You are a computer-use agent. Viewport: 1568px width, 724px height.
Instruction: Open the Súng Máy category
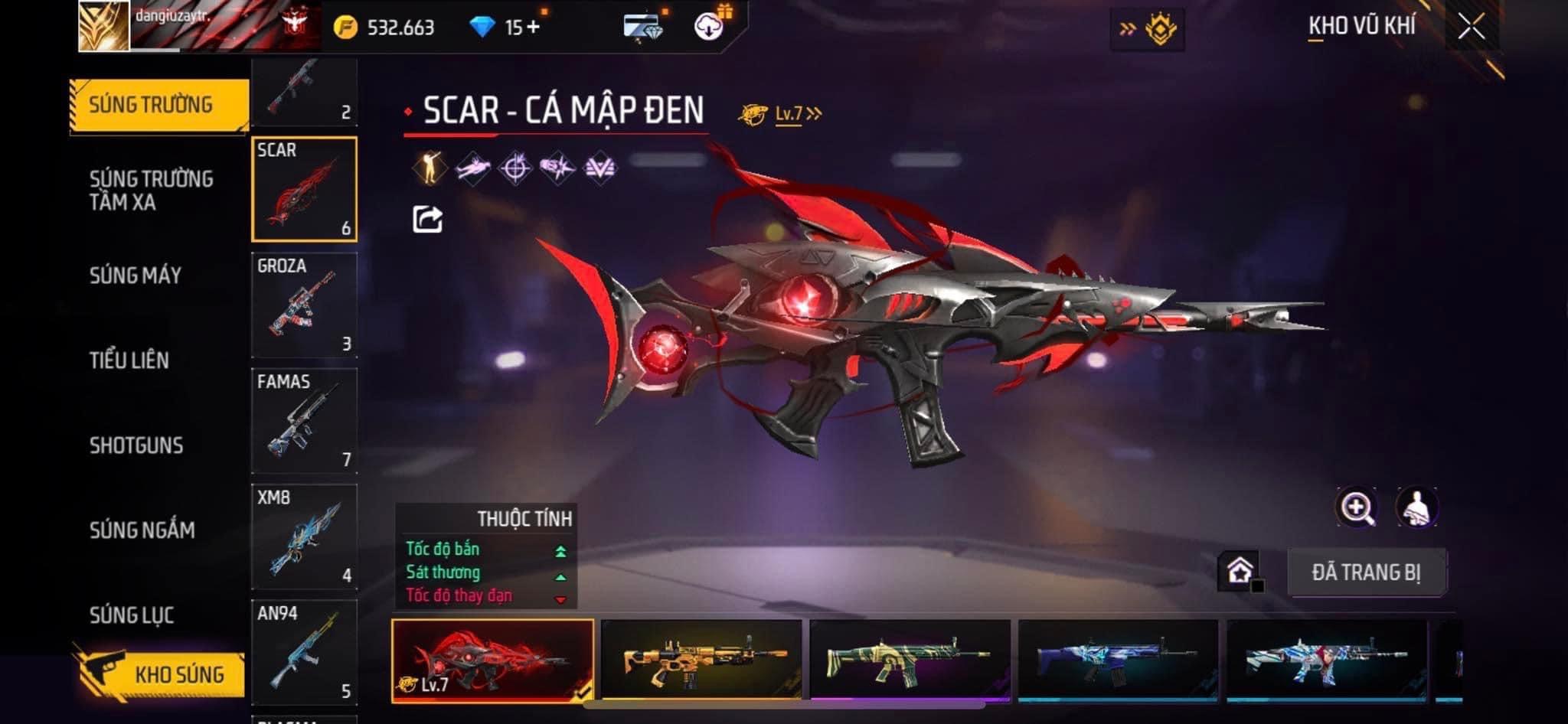coord(136,276)
